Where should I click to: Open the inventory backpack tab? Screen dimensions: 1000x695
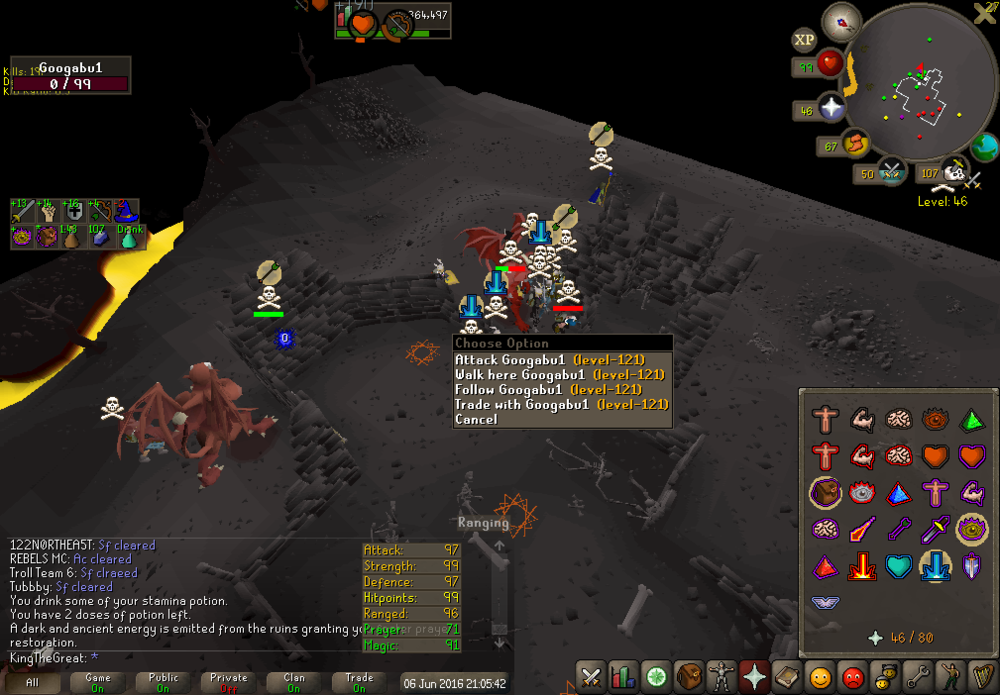687,677
